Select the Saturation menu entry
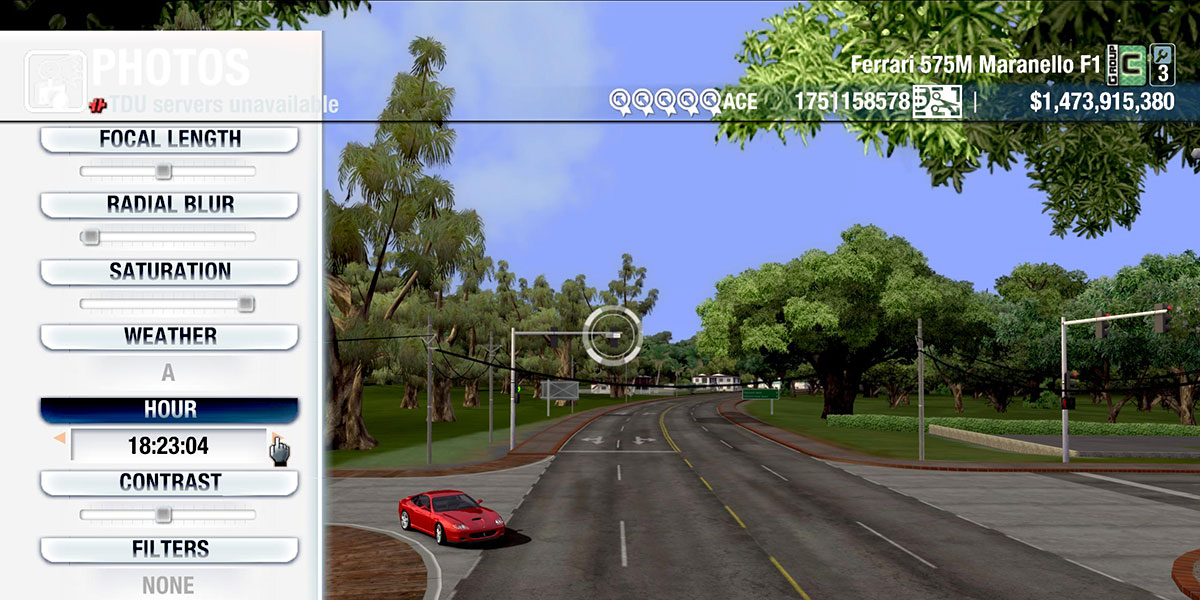This screenshot has width=1200, height=600. (169, 272)
